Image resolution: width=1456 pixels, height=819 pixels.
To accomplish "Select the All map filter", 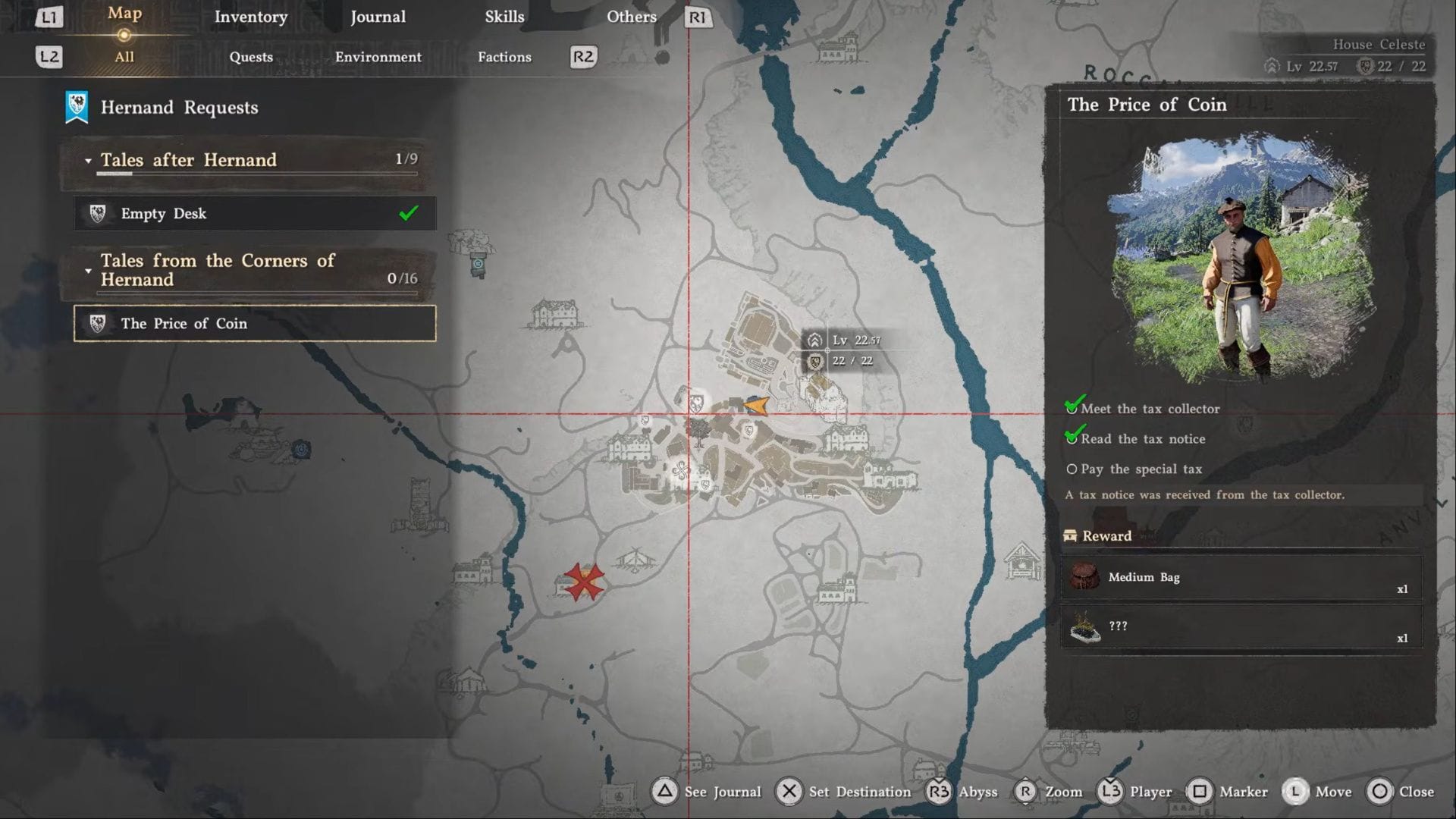I will point(124,57).
